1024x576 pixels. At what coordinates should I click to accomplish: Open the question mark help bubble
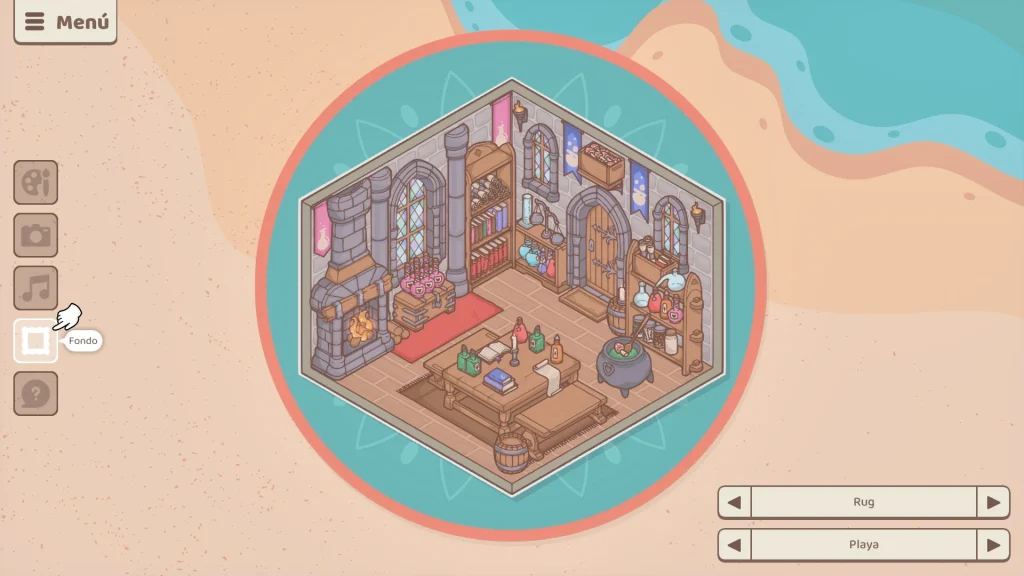tap(36, 394)
